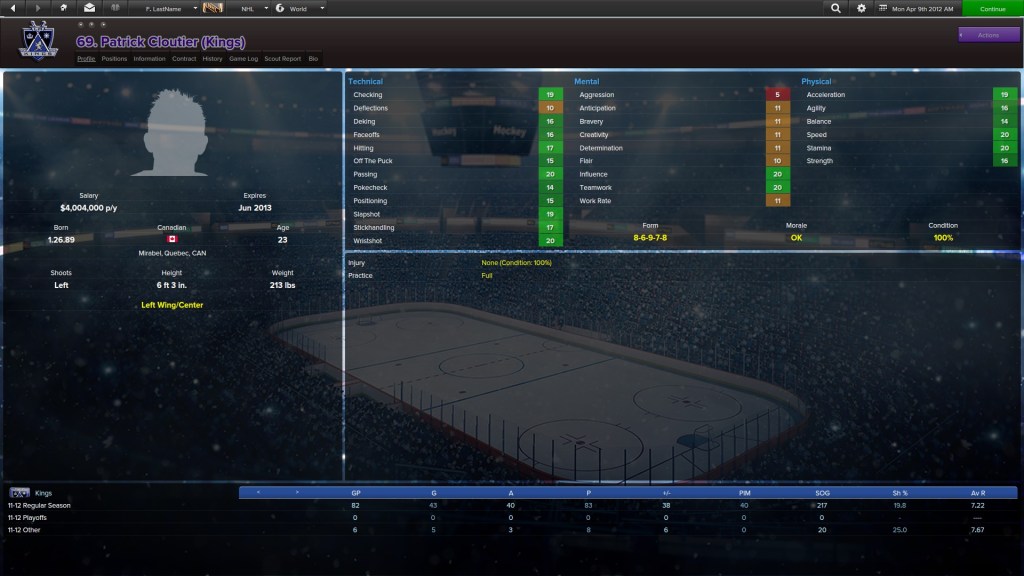View the History tab
The width and height of the screenshot is (1024, 576).
pyautogui.click(x=212, y=59)
